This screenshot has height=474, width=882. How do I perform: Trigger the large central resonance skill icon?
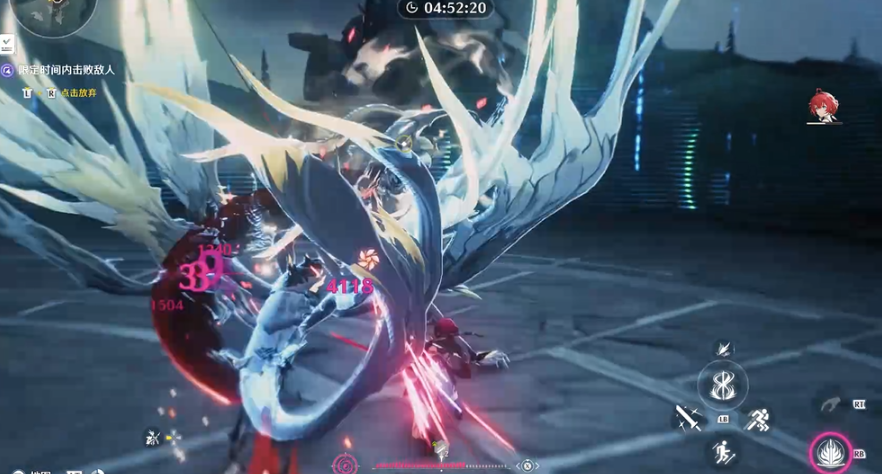[723, 384]
